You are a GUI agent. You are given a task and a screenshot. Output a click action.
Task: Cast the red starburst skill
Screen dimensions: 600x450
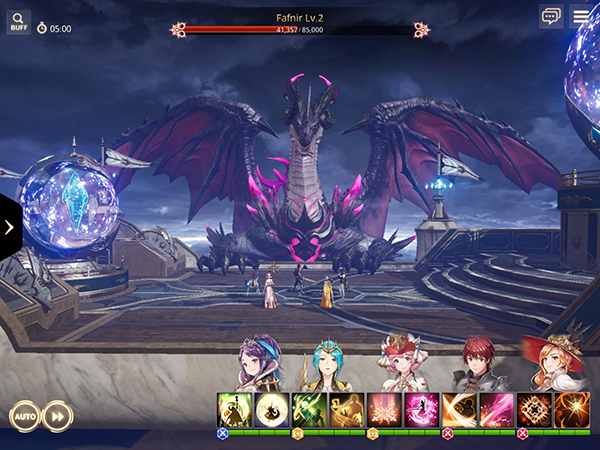tap(384, 410)
